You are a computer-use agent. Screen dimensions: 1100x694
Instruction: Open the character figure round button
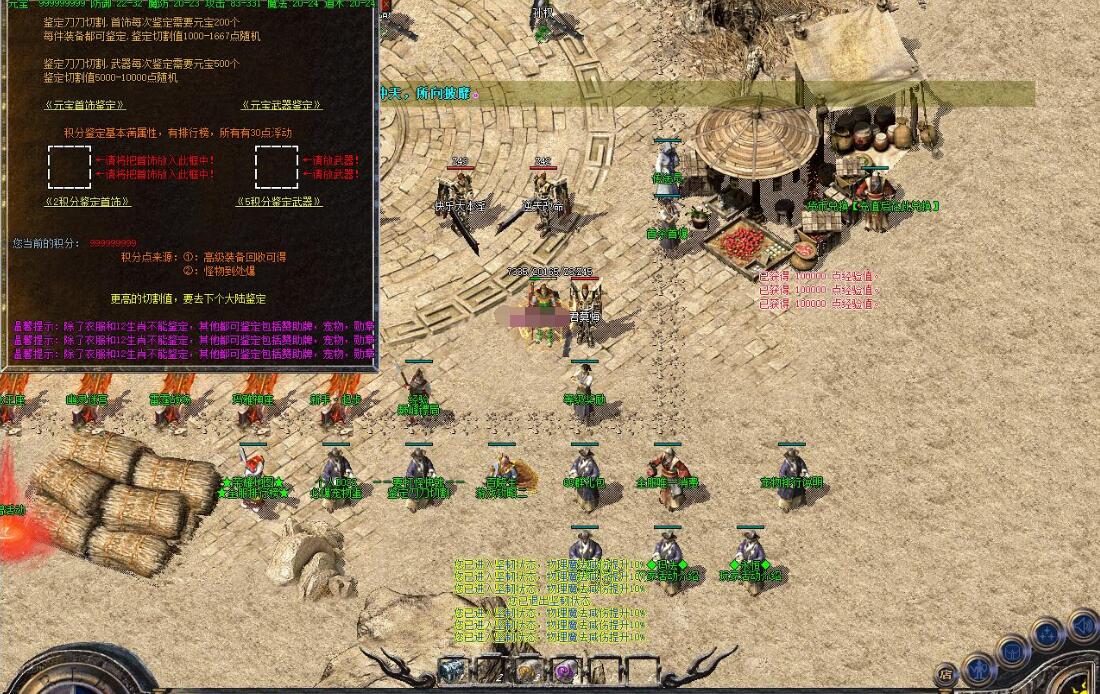(x=980, y=668)
